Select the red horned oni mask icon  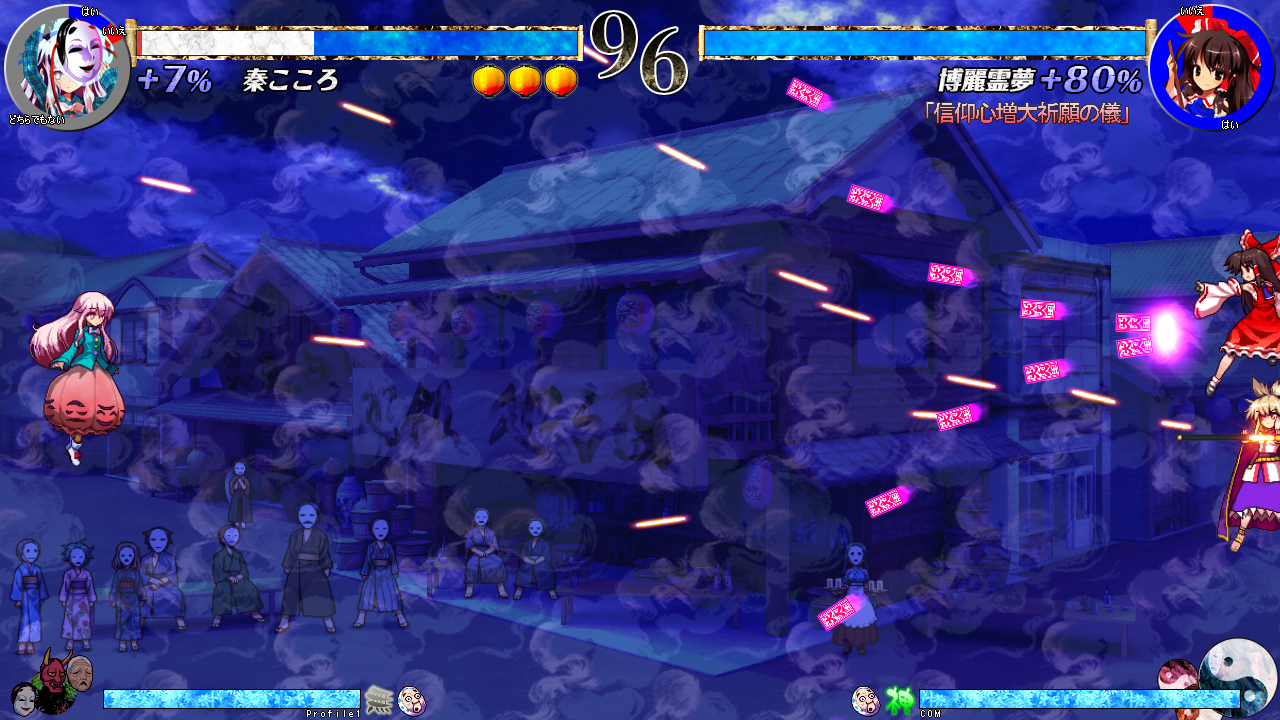tap(51, 675)
